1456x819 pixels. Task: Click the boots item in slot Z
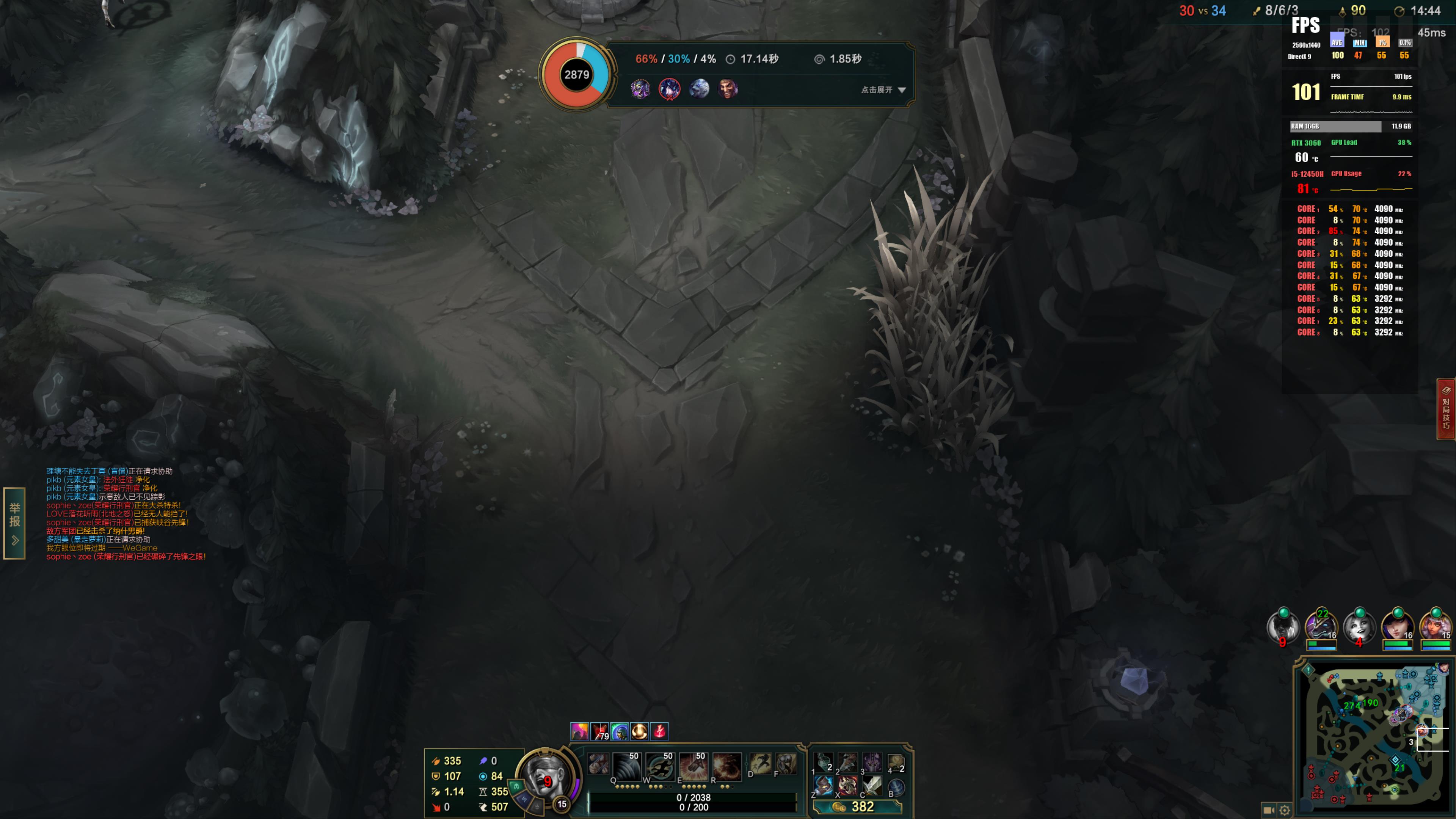824,786
